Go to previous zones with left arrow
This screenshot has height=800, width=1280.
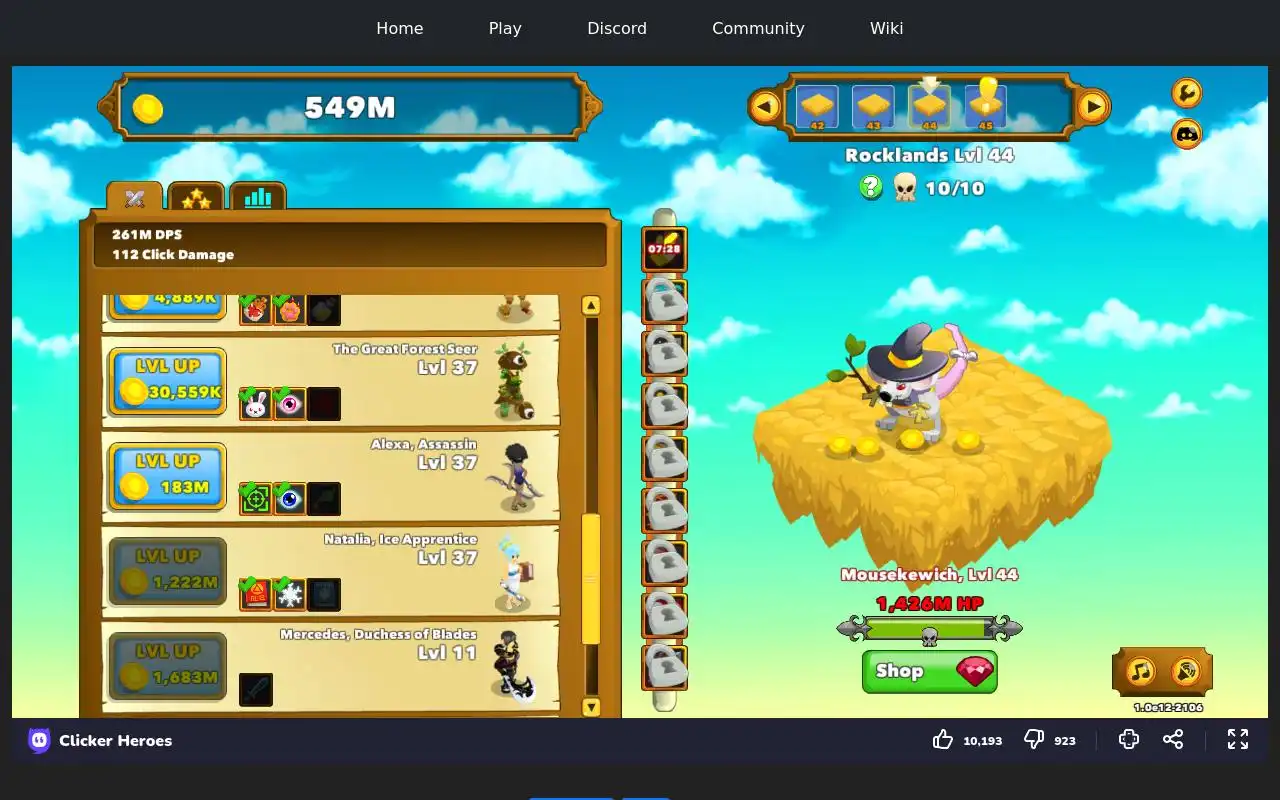765,106
